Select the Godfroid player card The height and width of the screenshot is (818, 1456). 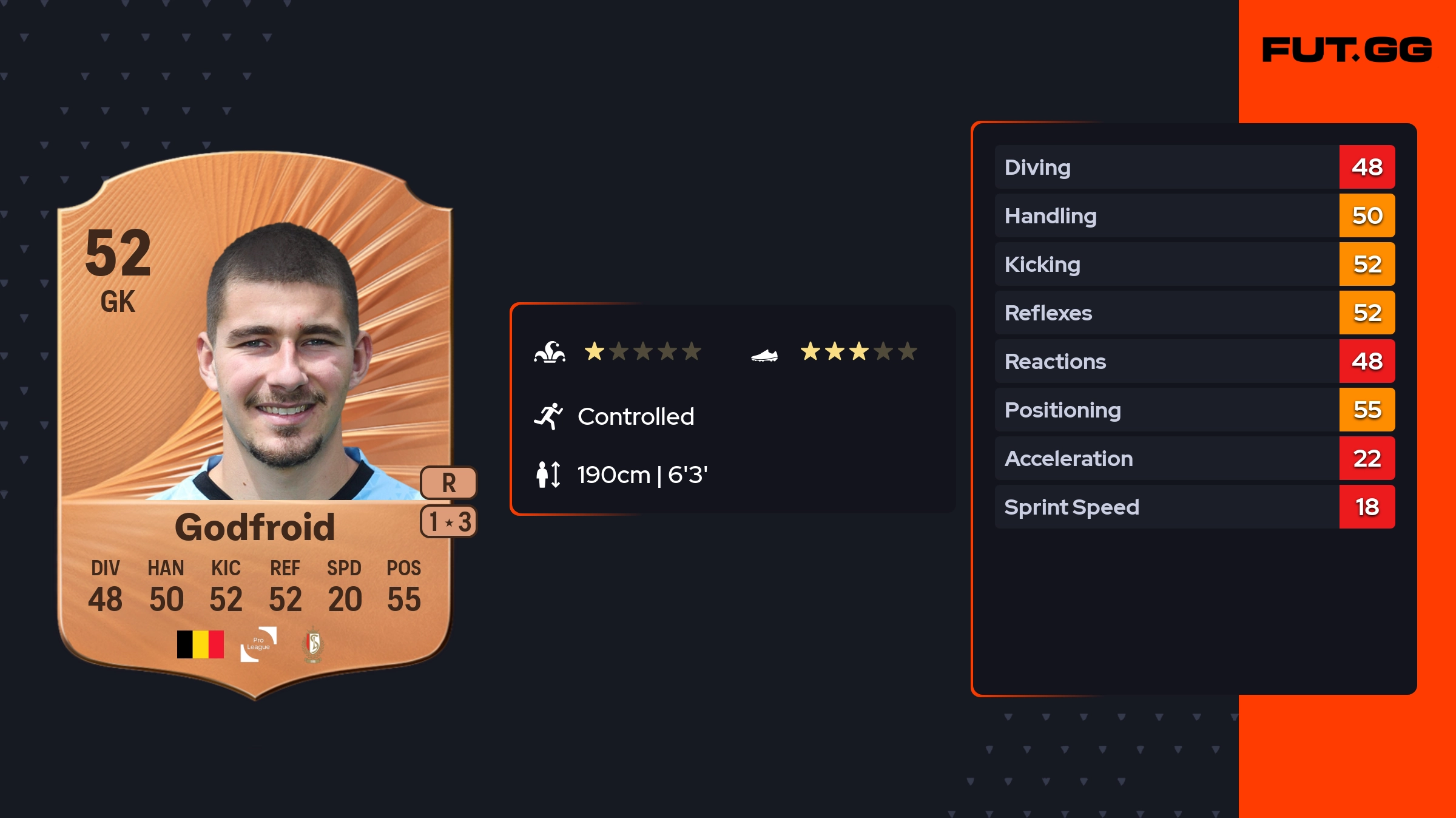point(255,425)
